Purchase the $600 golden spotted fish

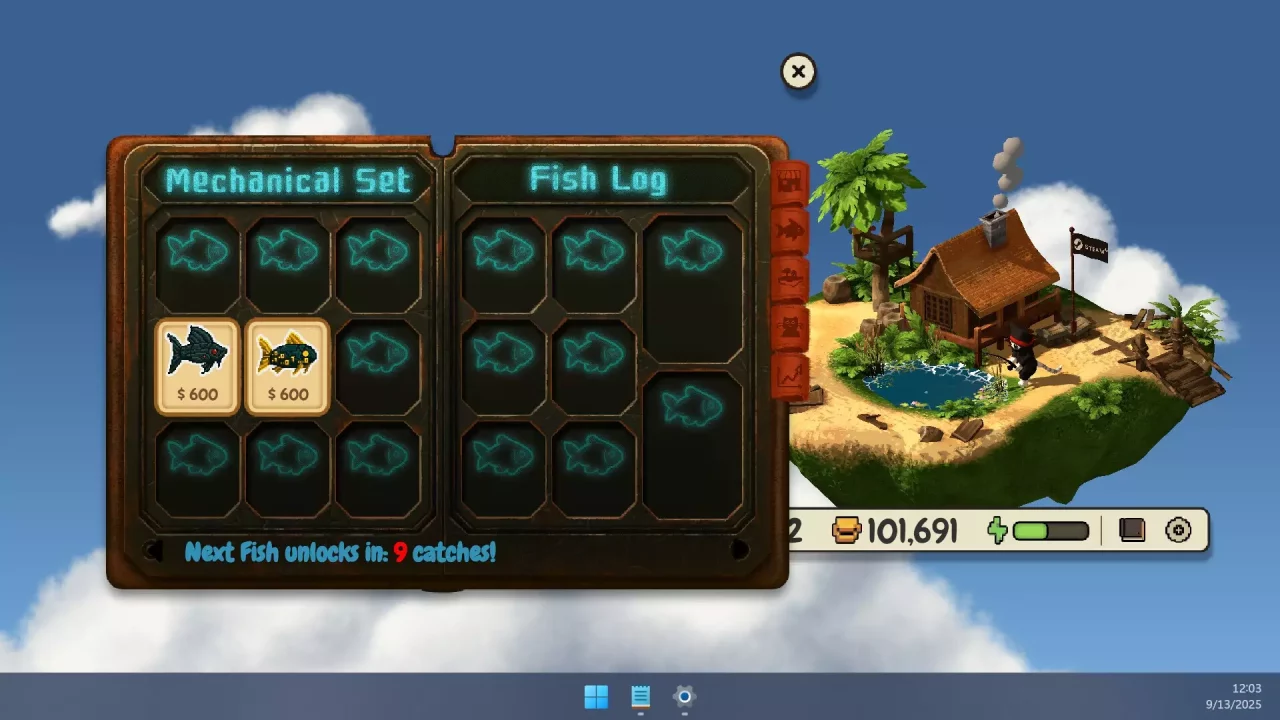pos(287,365)
